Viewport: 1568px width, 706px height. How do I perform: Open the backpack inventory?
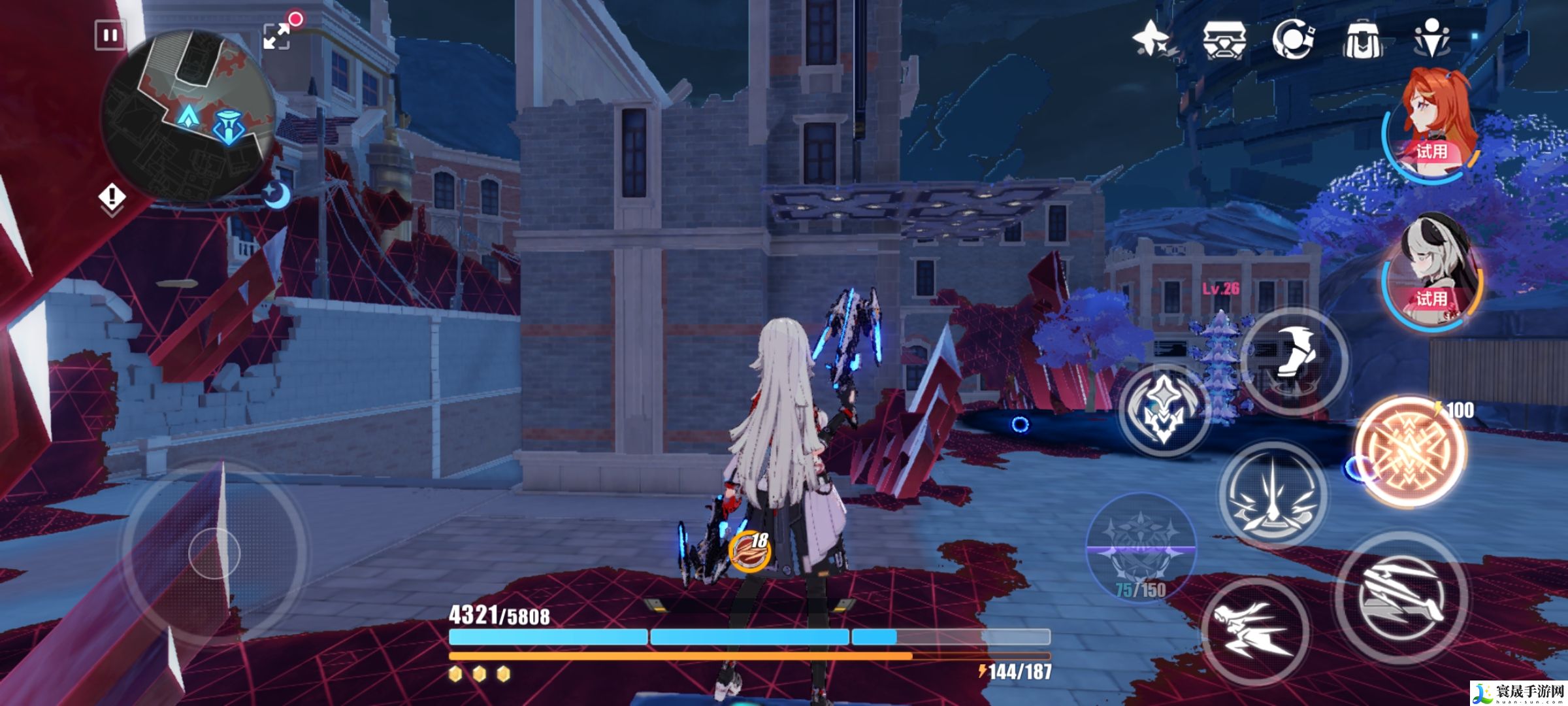(x=1362, y=39)
